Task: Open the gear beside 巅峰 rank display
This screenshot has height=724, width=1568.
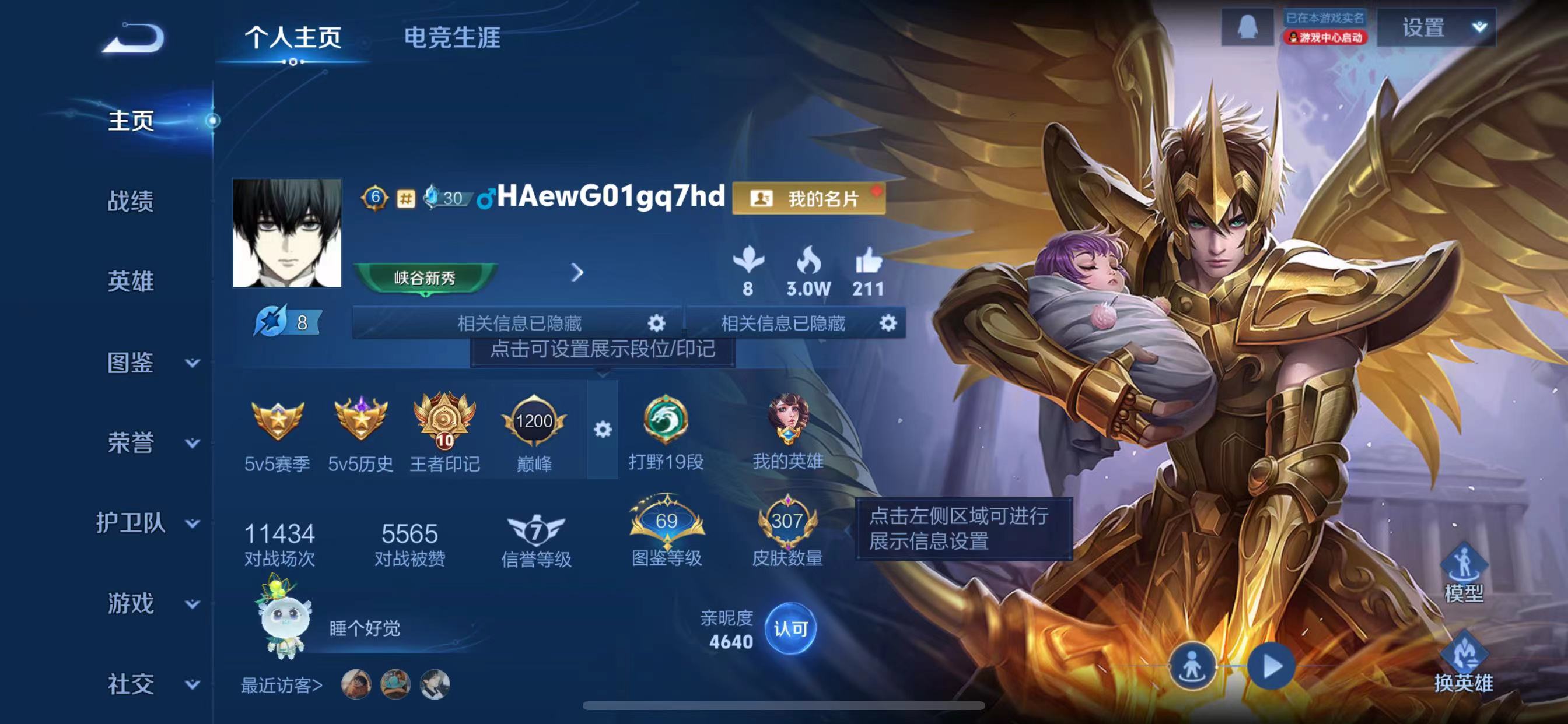Action: pyautogui.click(x=603, y=429)
